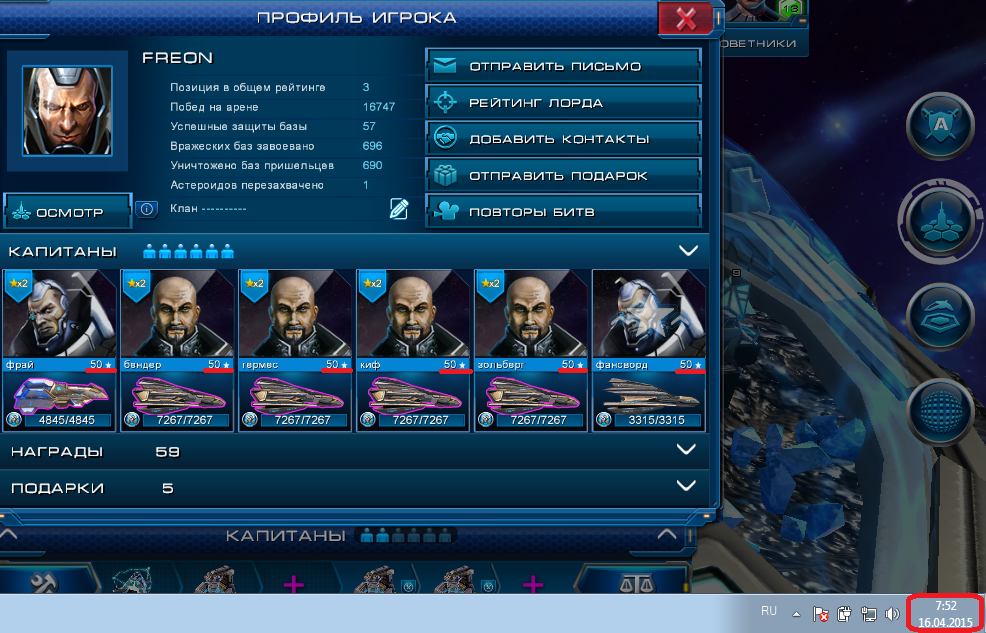Click Добавить контакты to add contact
Image resolution: width=986 pixels, height=633 pixels.
click(561, 139)
